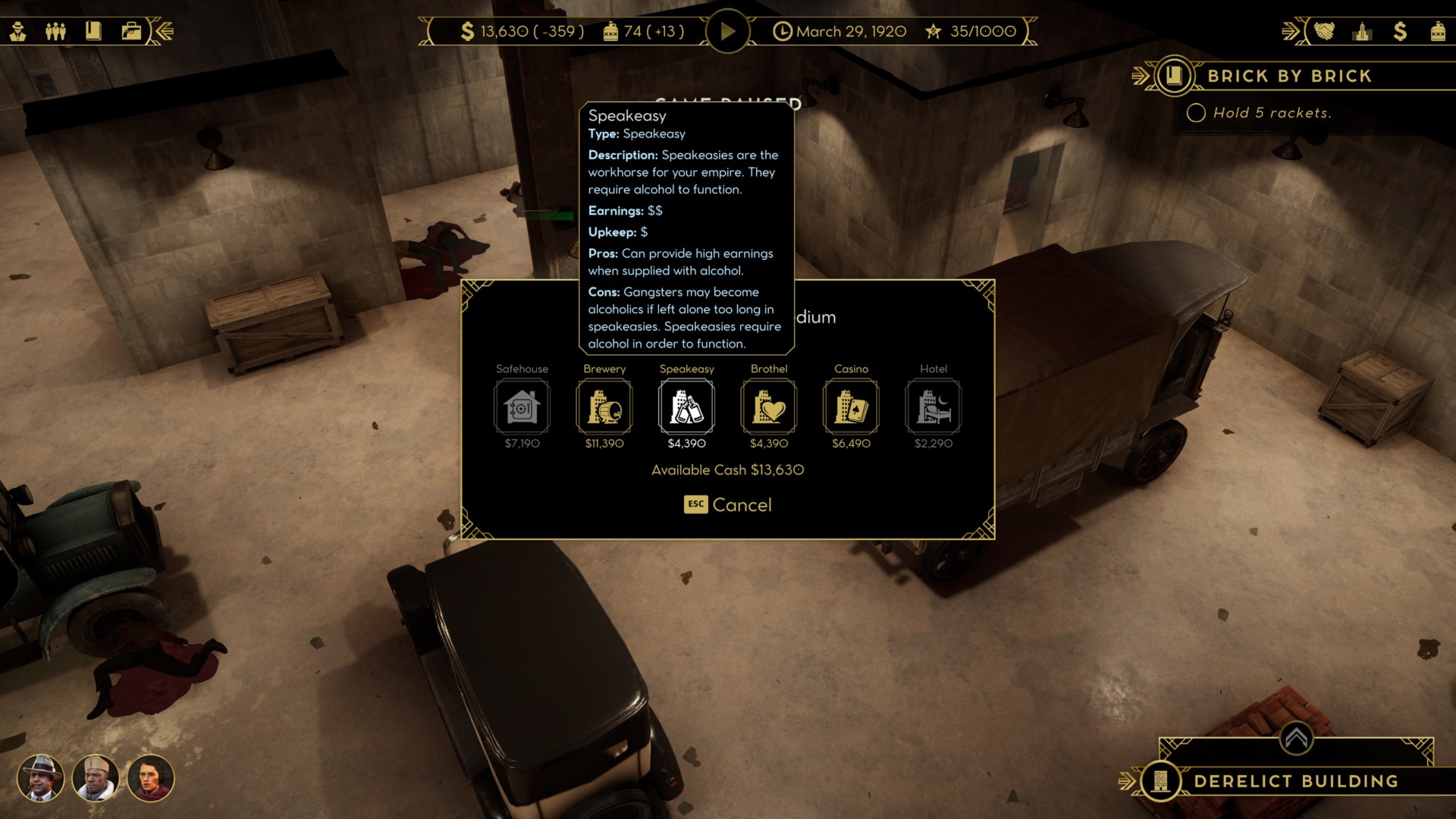
Task: Open the handshake diplomacy screen
Action: click(x=1324, y=31)
